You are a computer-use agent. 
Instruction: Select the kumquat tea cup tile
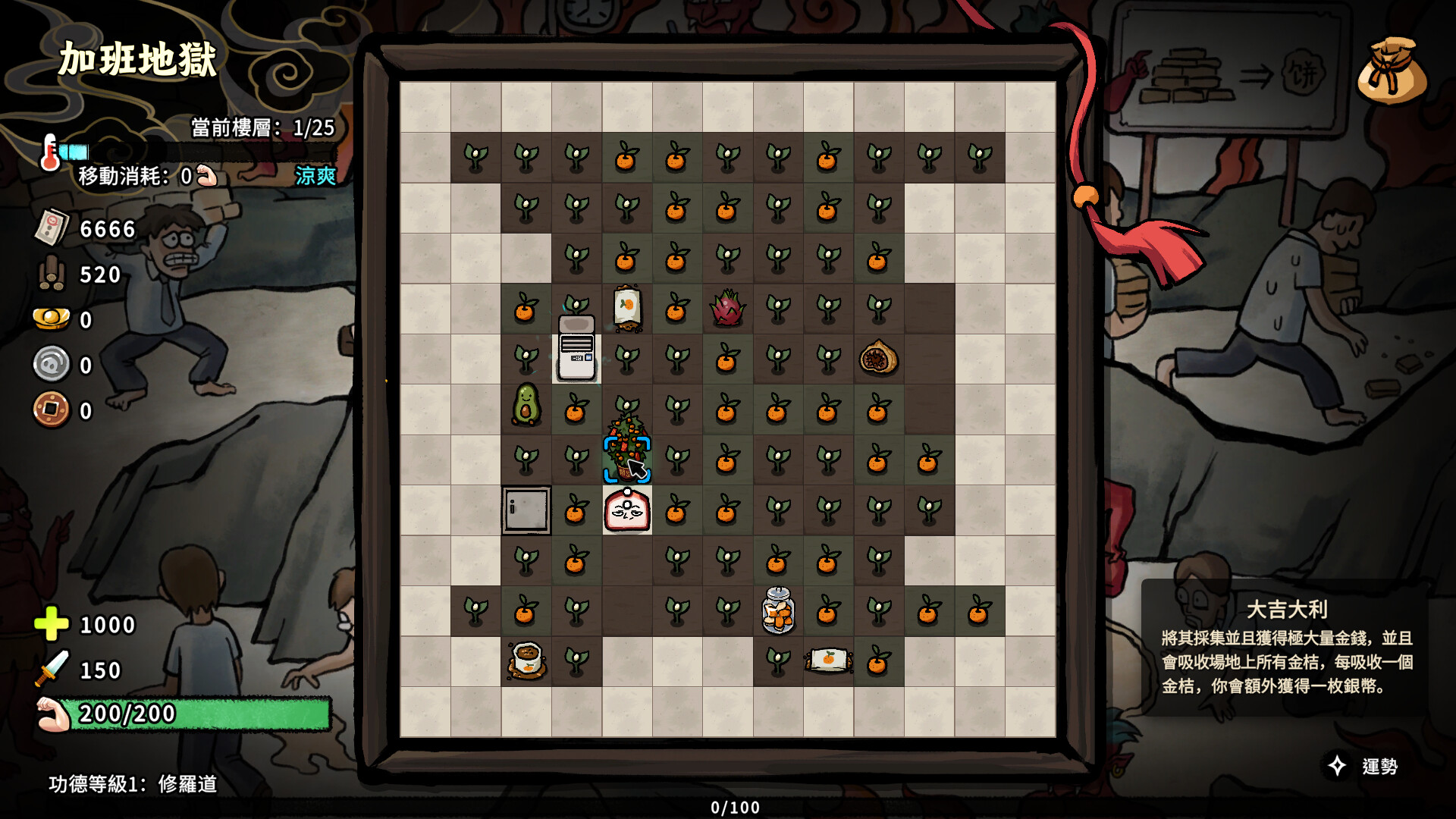coord(526,661)
